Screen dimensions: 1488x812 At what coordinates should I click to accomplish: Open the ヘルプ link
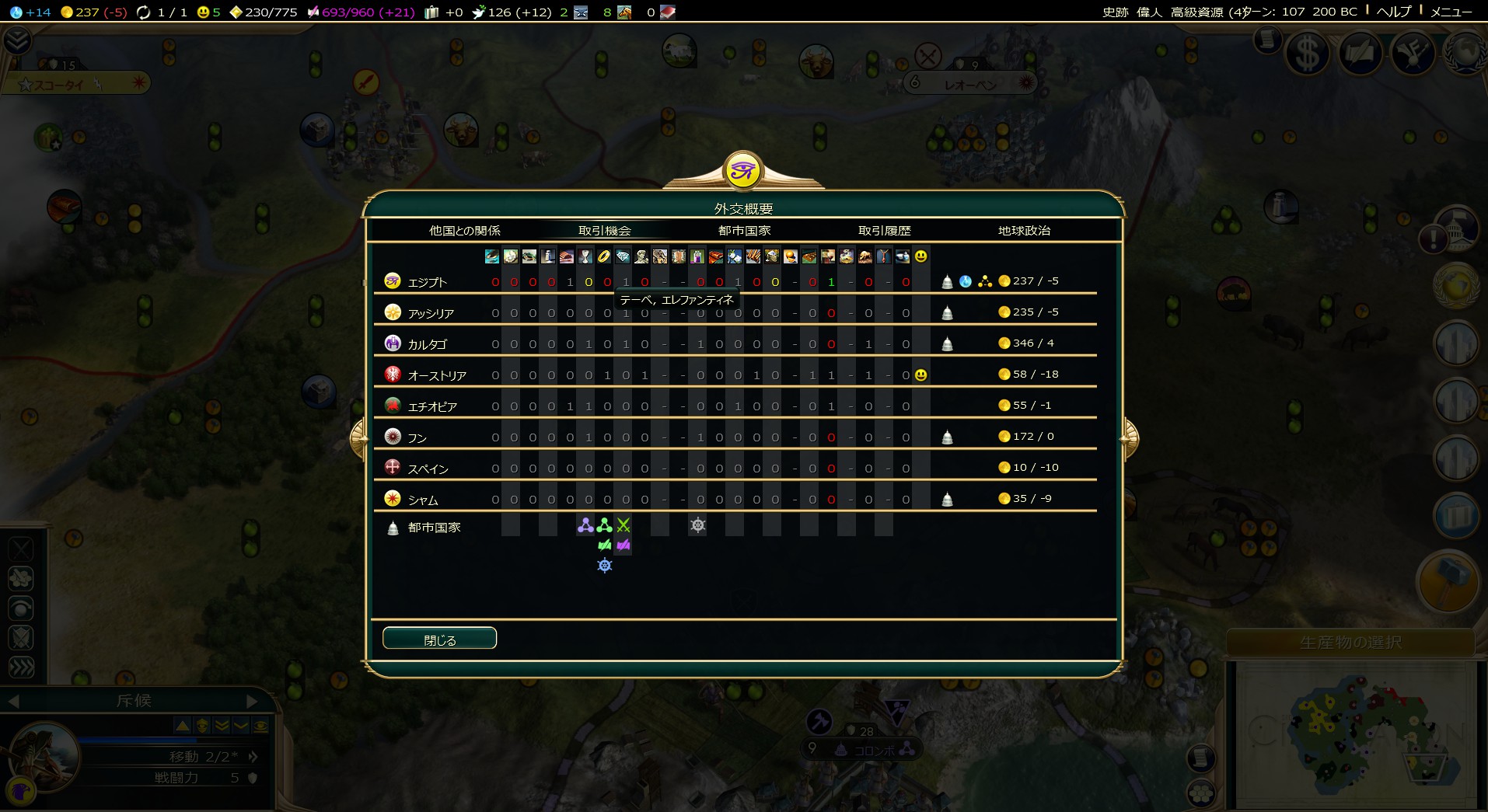[x=1393, y=12]
